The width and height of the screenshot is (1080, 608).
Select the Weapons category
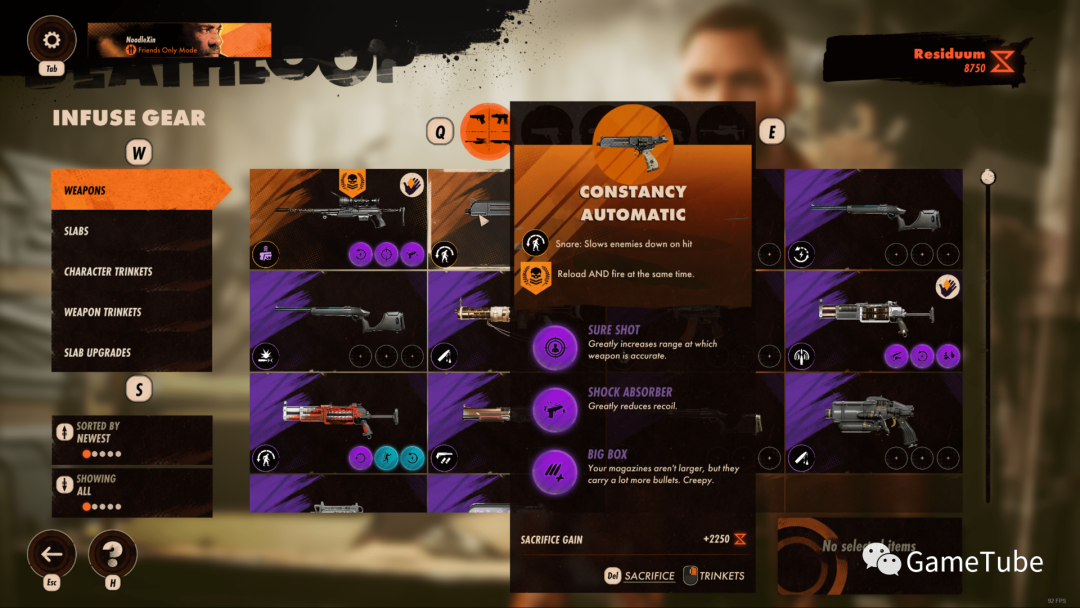point(132,190)
